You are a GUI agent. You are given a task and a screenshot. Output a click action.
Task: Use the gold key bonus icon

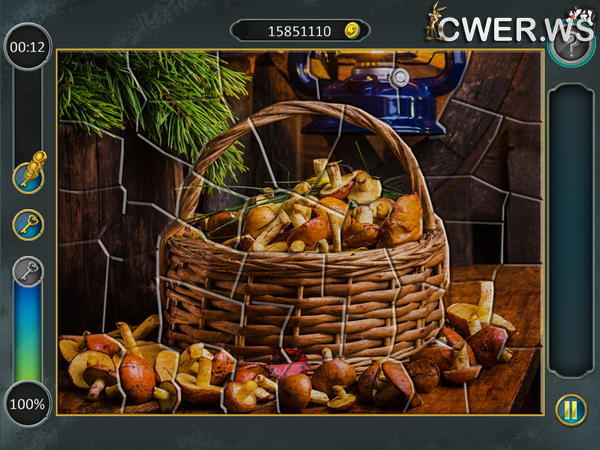(28, 224)
